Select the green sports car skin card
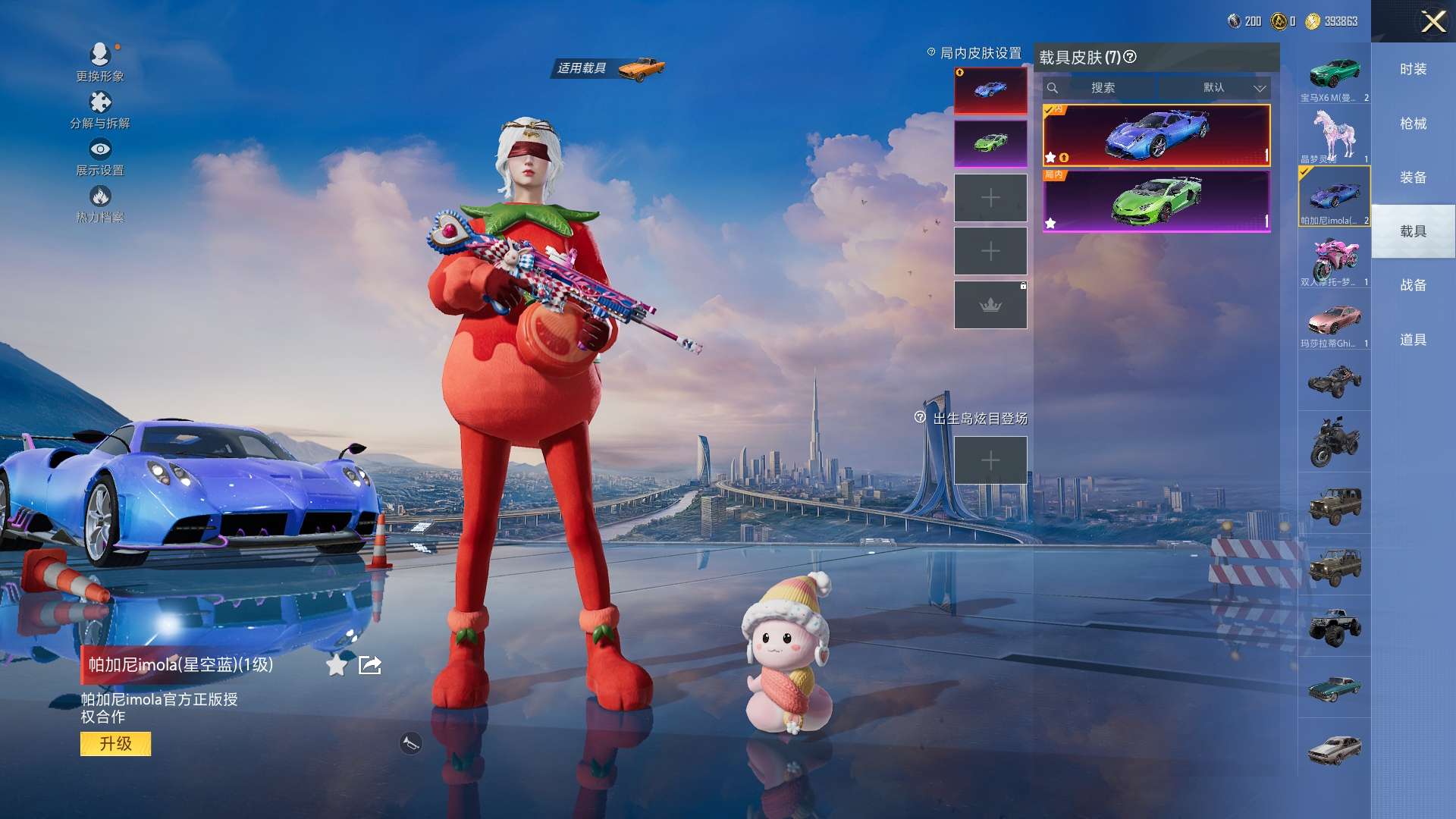 pyautogui.click(x=1156, y=201)
